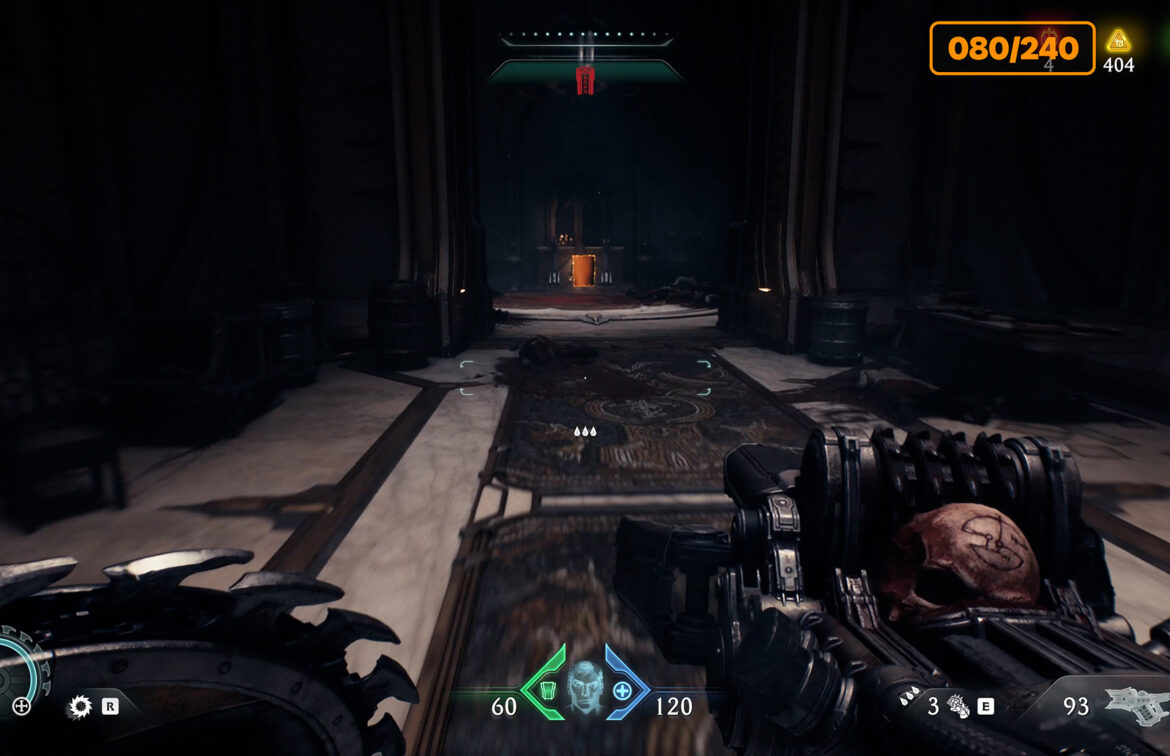The height and width of the screenshot is (756, 1170).
Task: Select the blue health cross icon
Action: click(622, 690)
